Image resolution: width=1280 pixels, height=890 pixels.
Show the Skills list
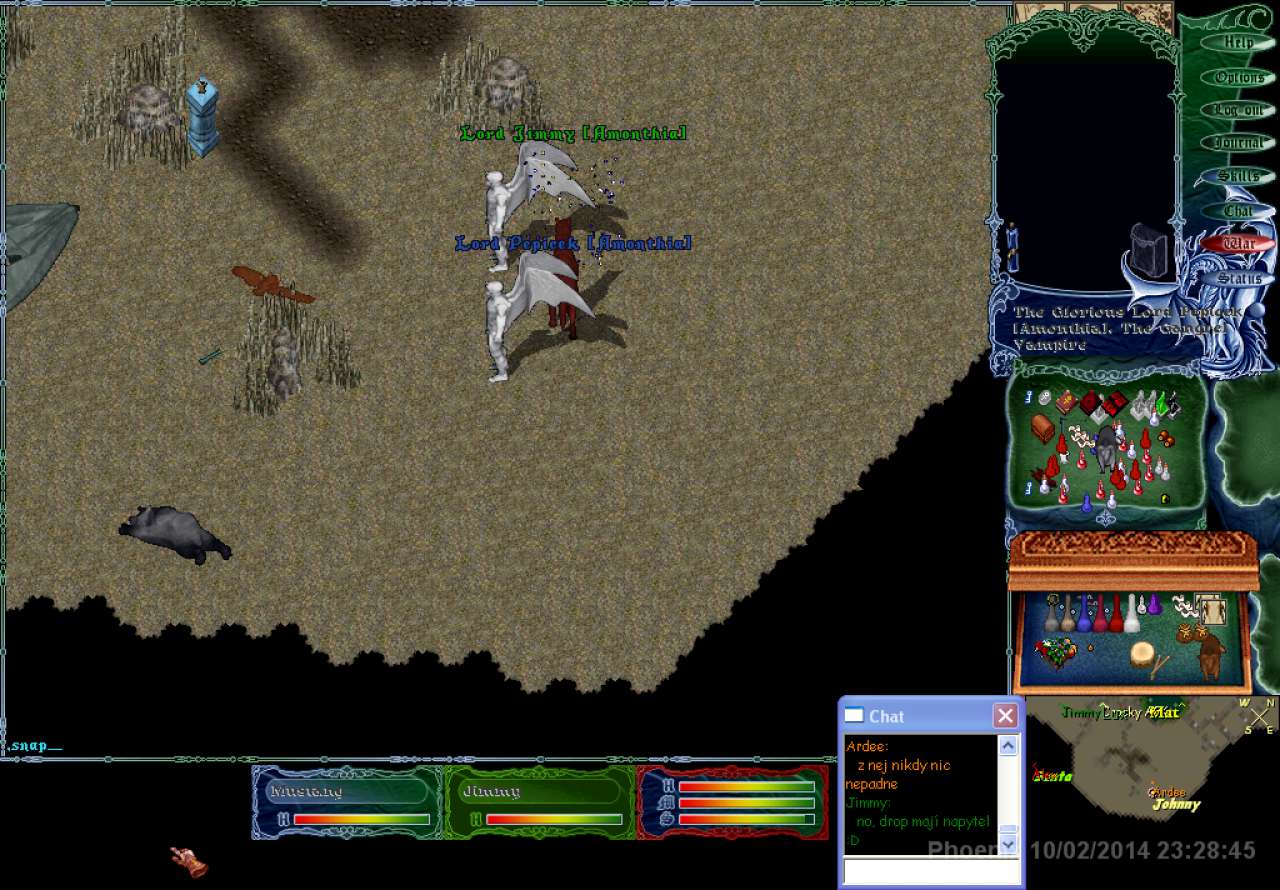tap(1238, 176)
